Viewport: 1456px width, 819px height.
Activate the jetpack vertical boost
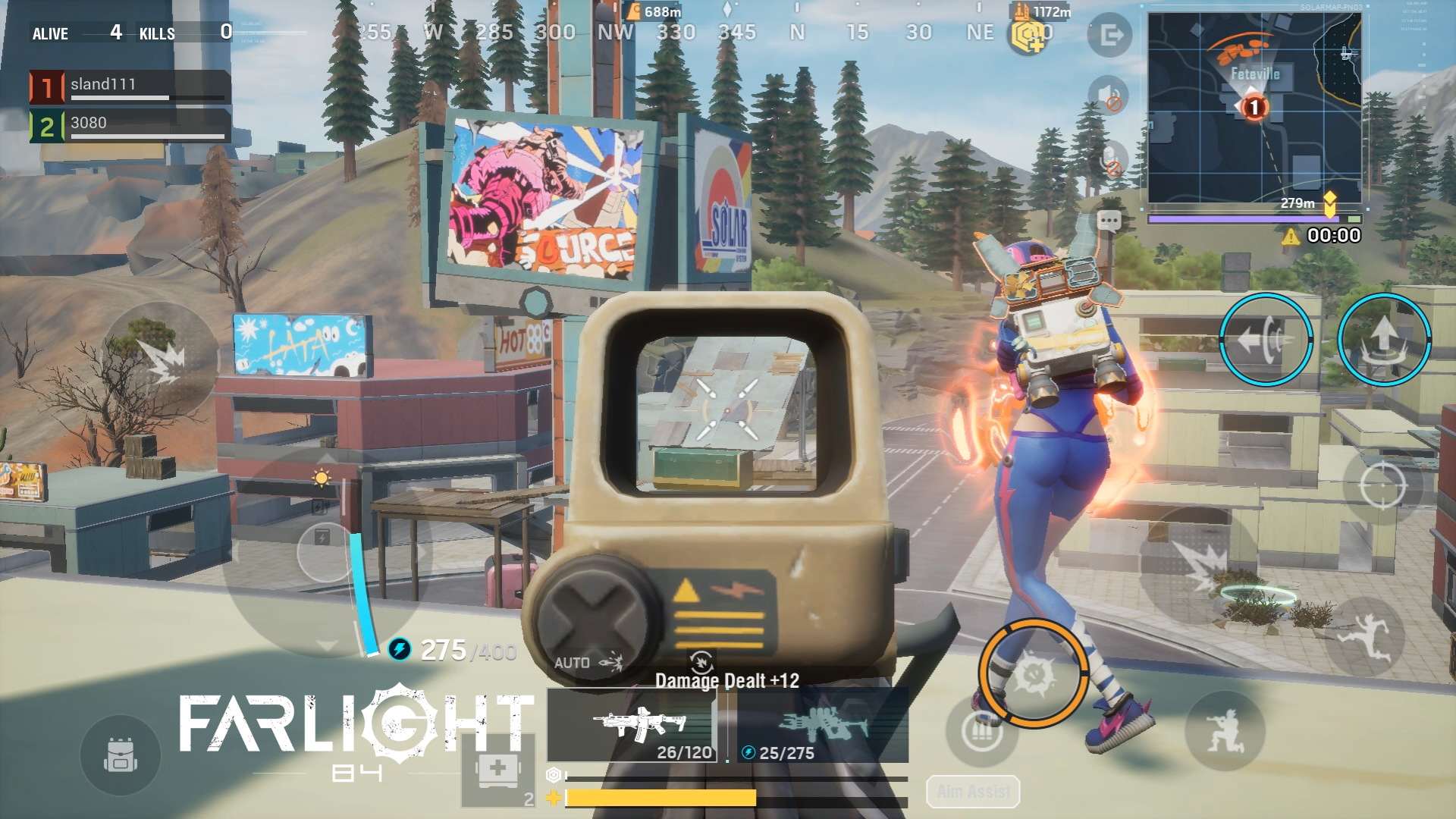click(1384, 340)
